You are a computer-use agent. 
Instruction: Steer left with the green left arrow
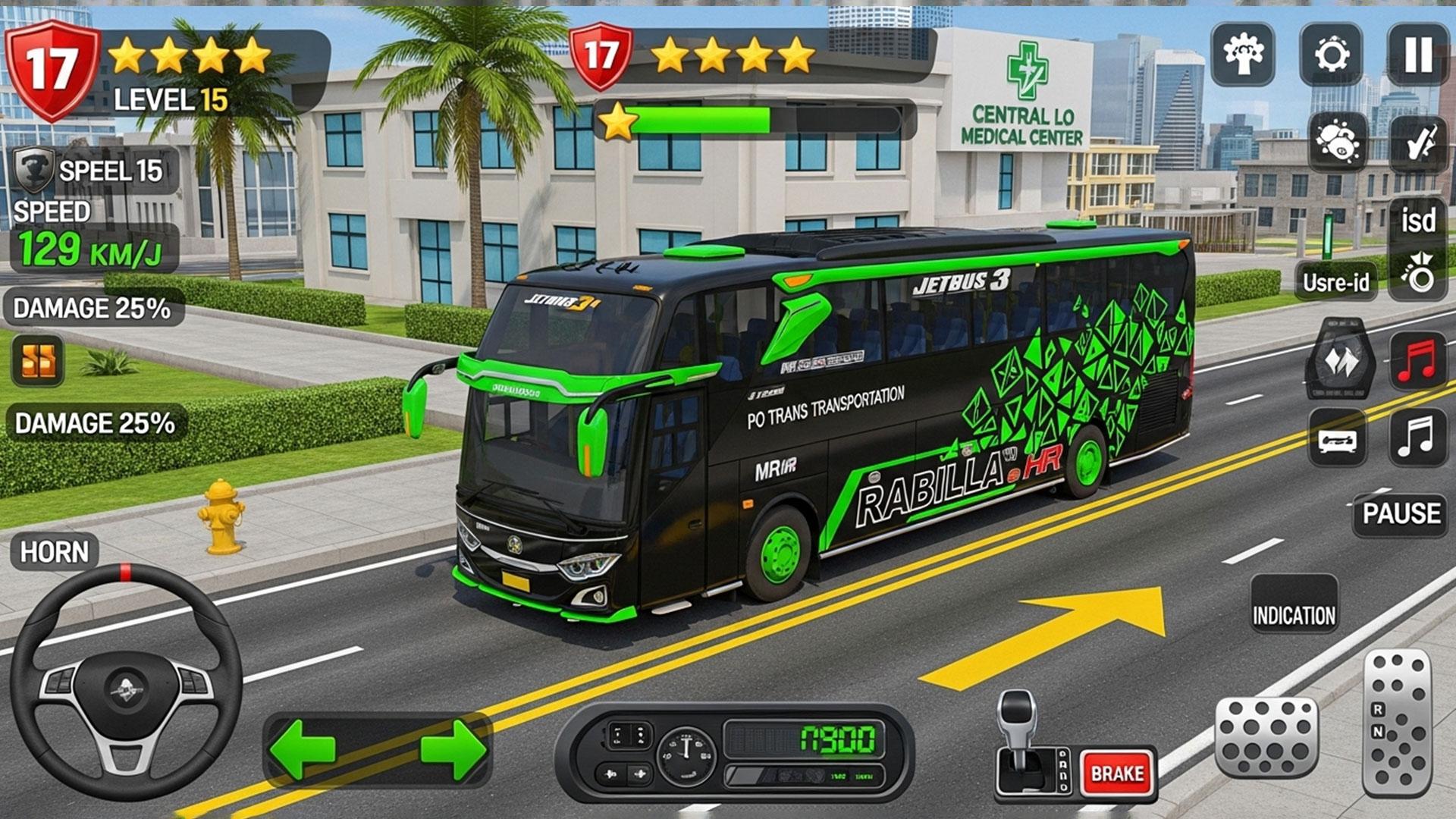pos(303,749)
